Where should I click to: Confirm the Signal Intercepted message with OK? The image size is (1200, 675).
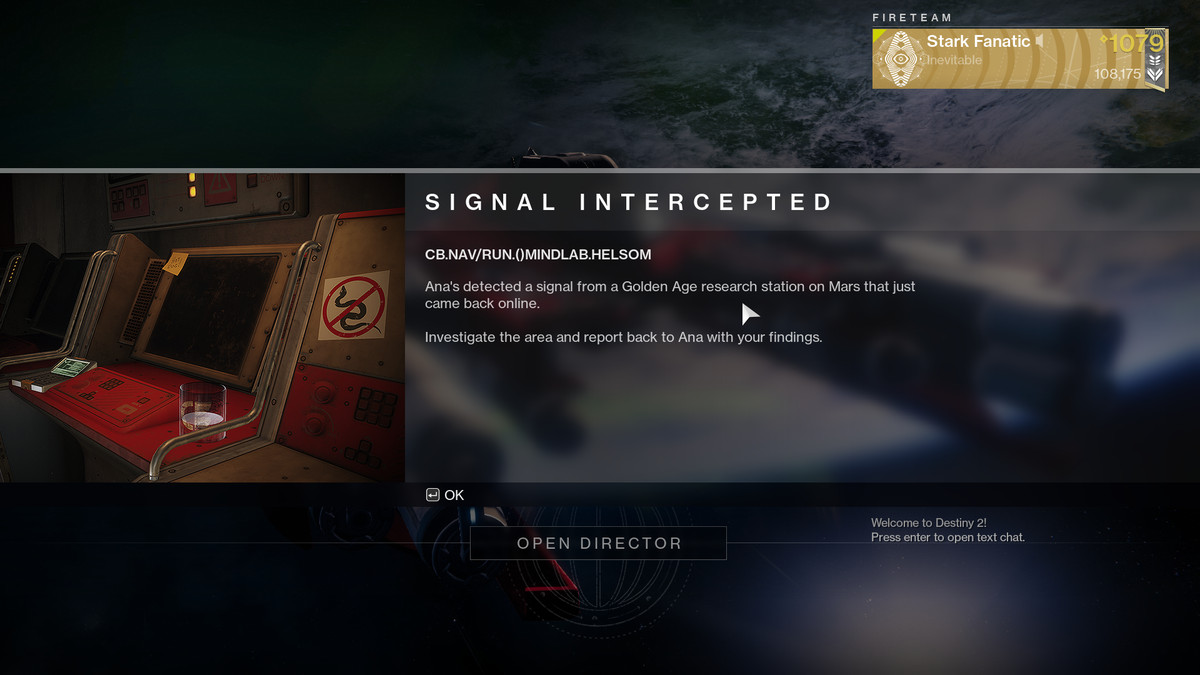(445, 495)
